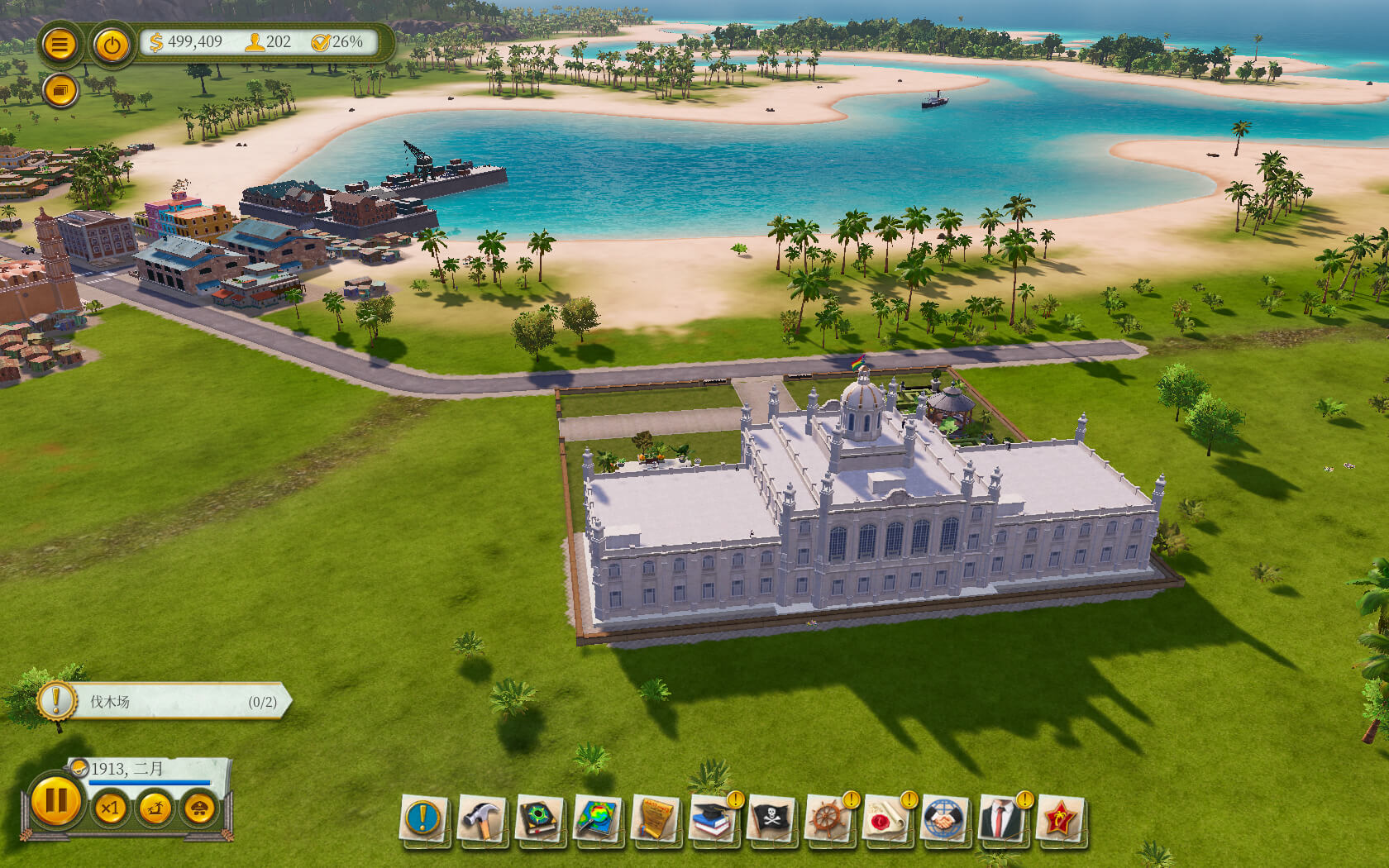The width and height of the screenshot is (1389, 868).
Task: Open the orange scroll edicts icon
Action: [656, 818]
